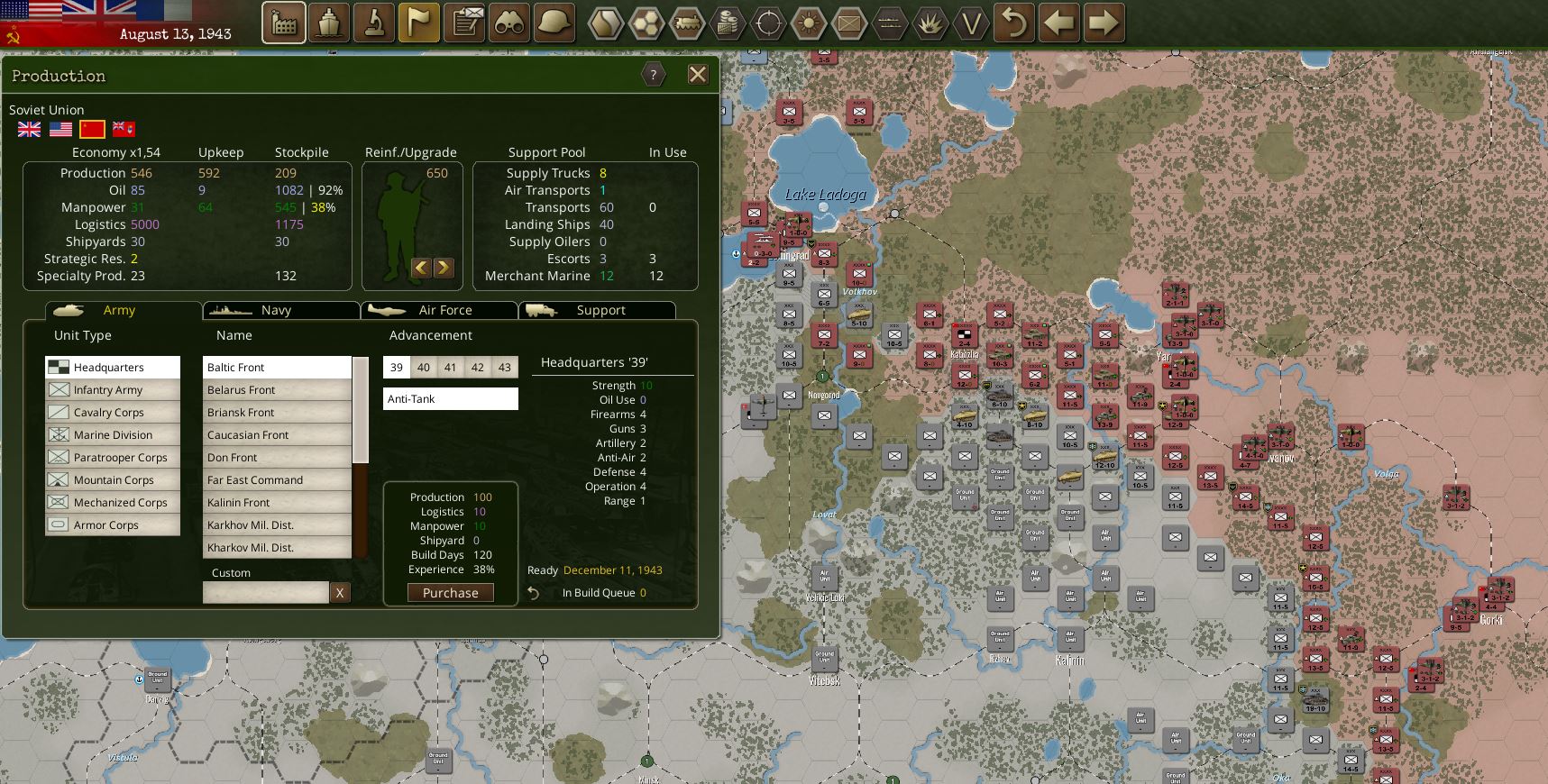Open the binoculars toolbar icon
The height and width of the screenshot is (784, 1548).
509,23
